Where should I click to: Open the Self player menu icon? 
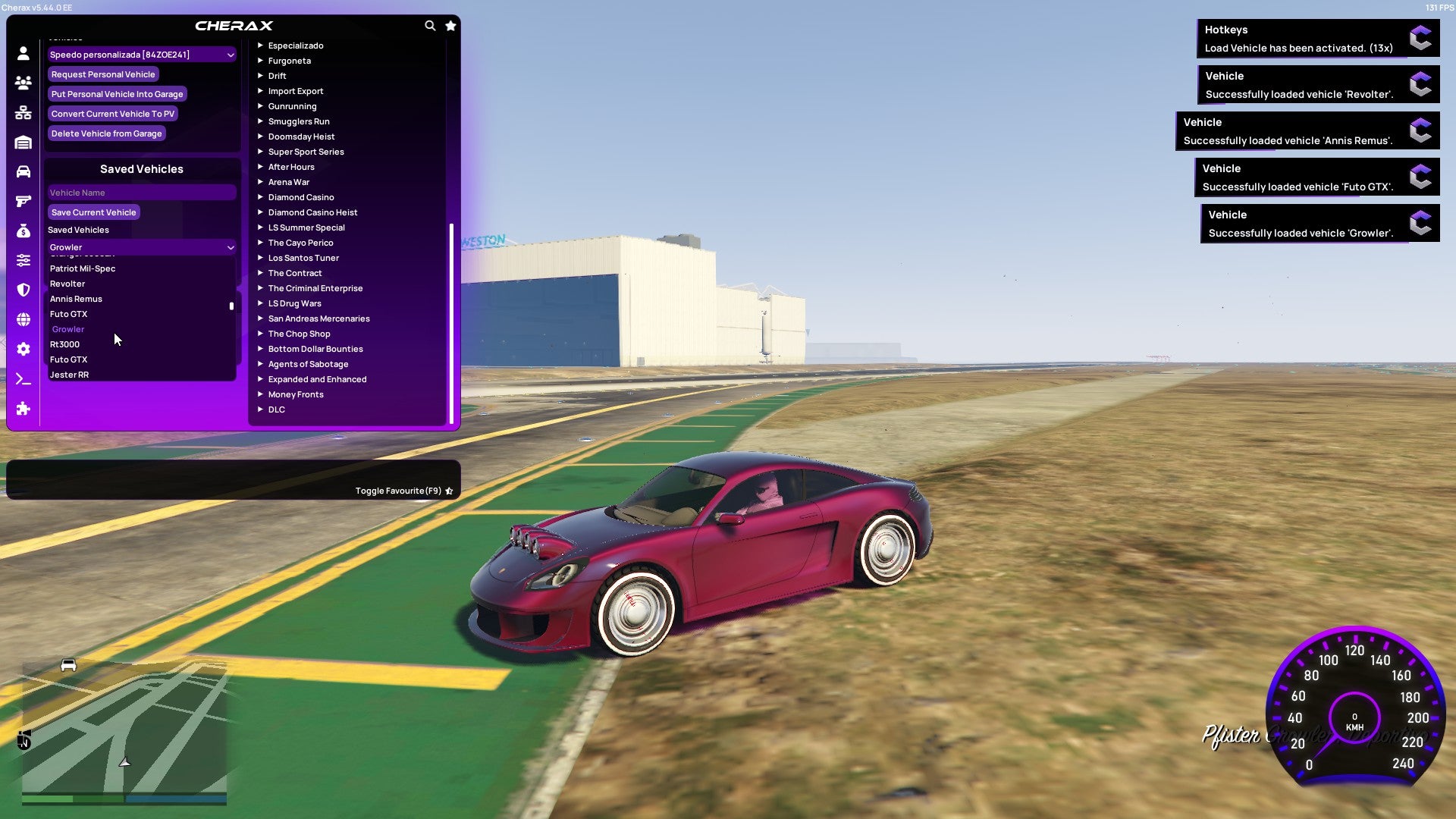[23, 53]
